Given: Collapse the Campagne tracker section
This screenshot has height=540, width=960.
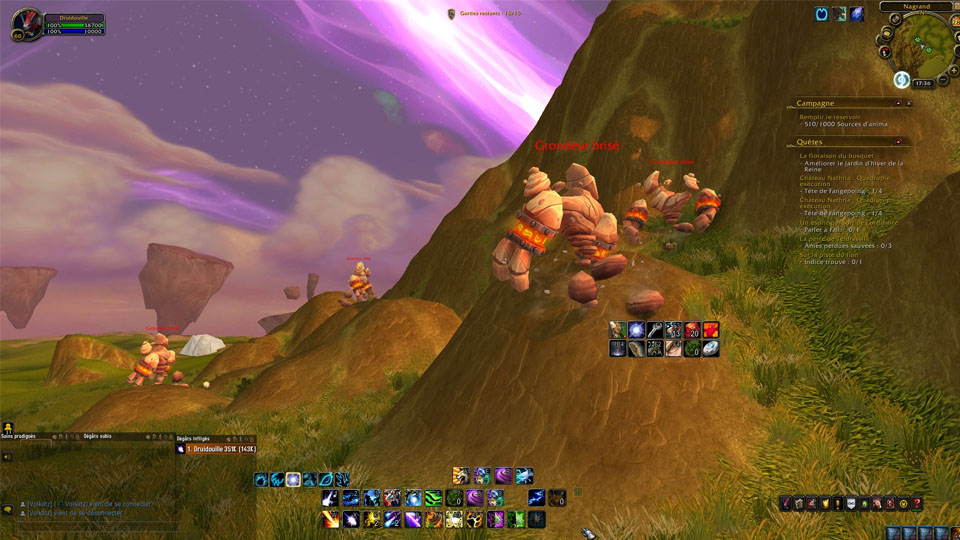Looking at the screenshot, I should pyautogui.click(x=908, y=103).
